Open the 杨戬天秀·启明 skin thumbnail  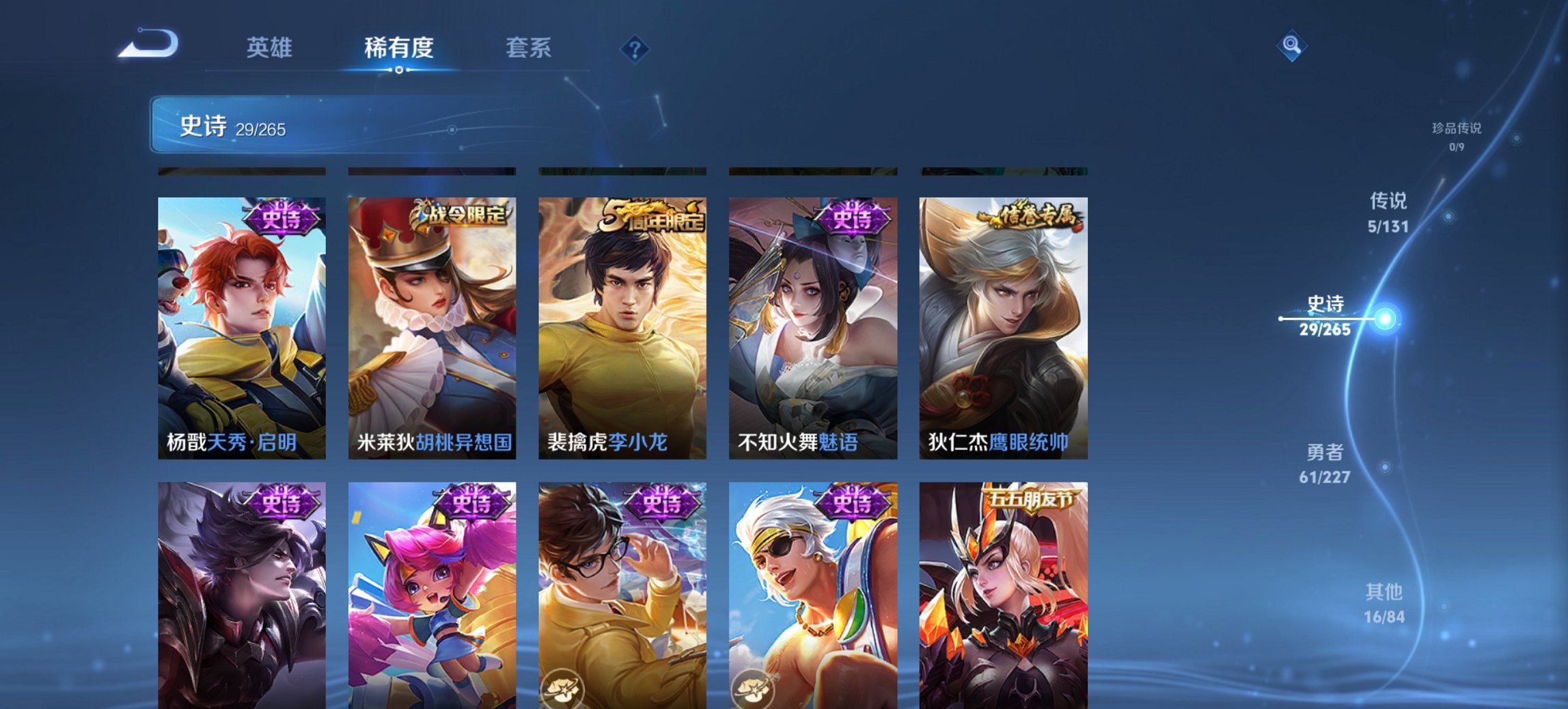coord(242,321)
